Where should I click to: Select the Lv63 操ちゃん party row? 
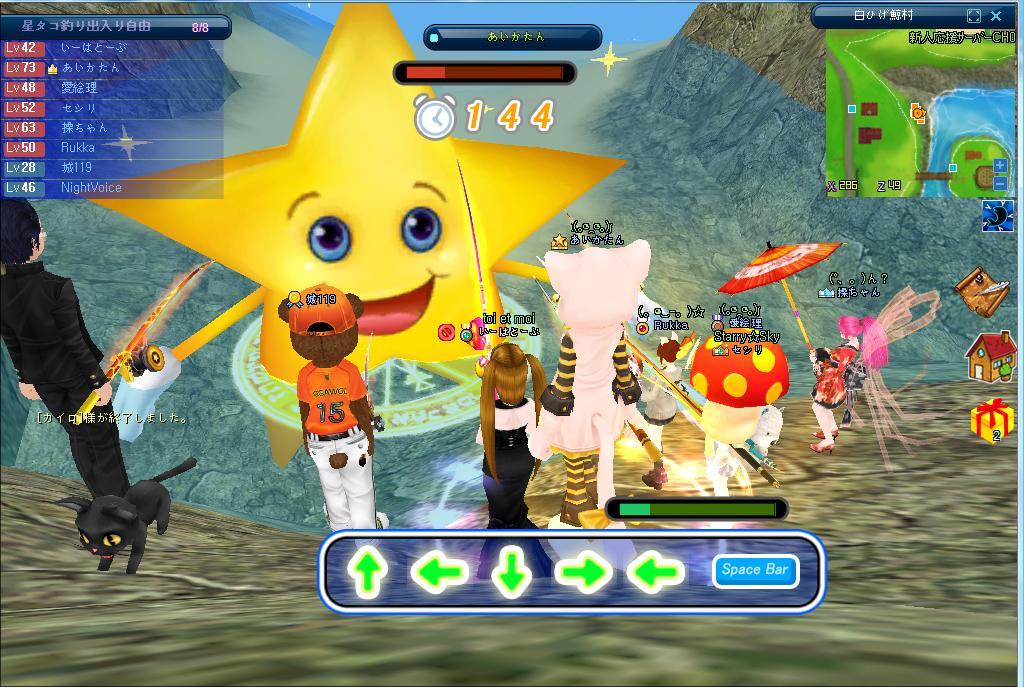pyautogui.click(x=112, y=128)
